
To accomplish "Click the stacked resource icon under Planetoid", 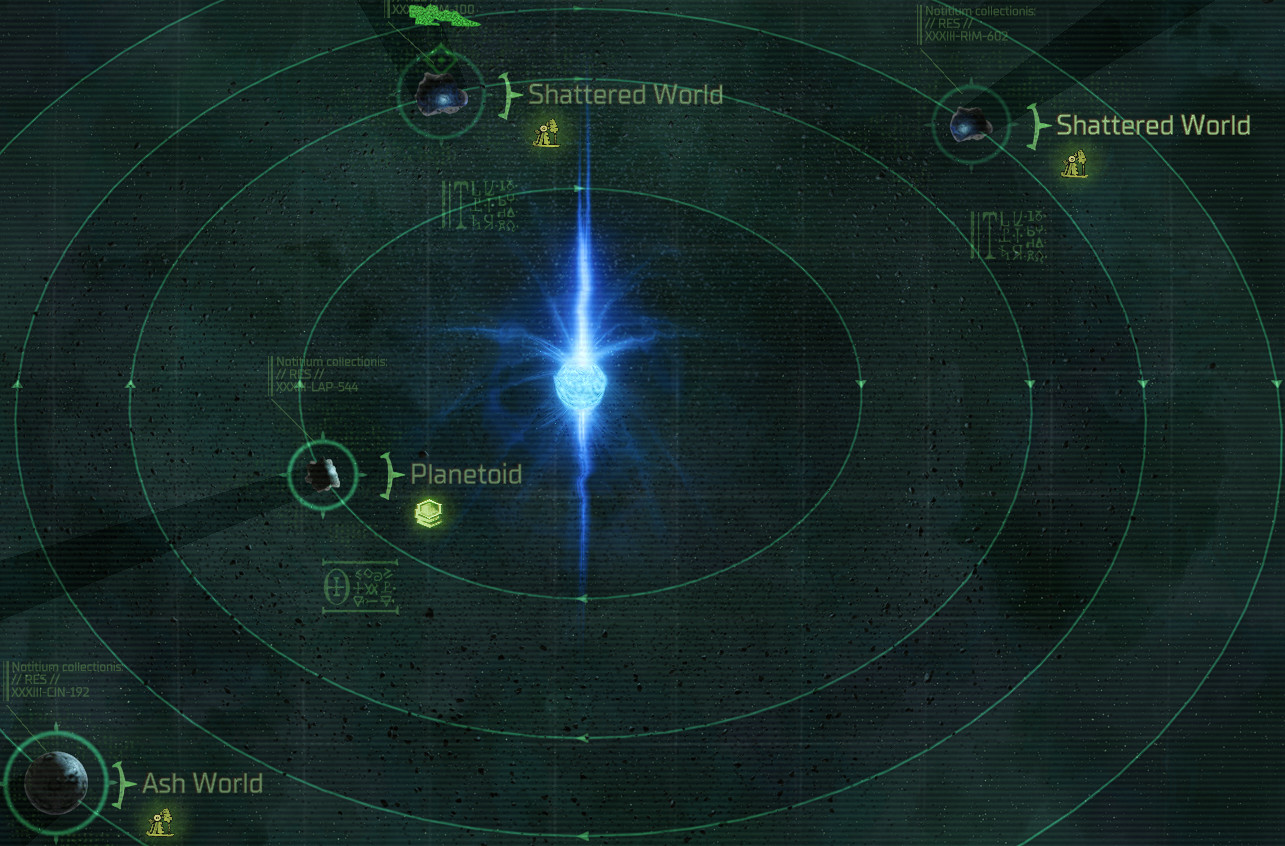I will pos(428,514).
